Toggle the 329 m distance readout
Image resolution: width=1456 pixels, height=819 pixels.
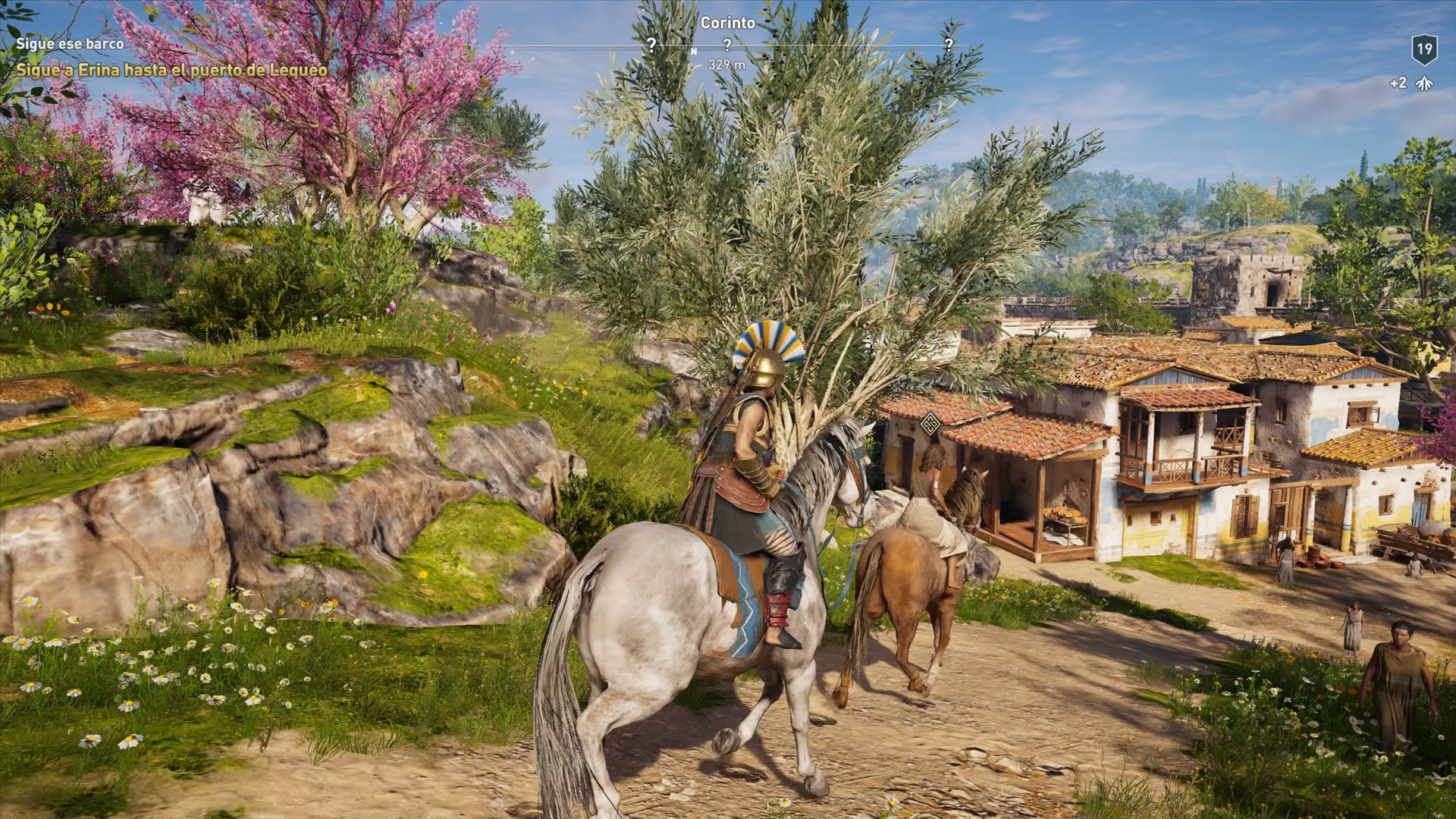pyautogui.click(x=727, y=65)
